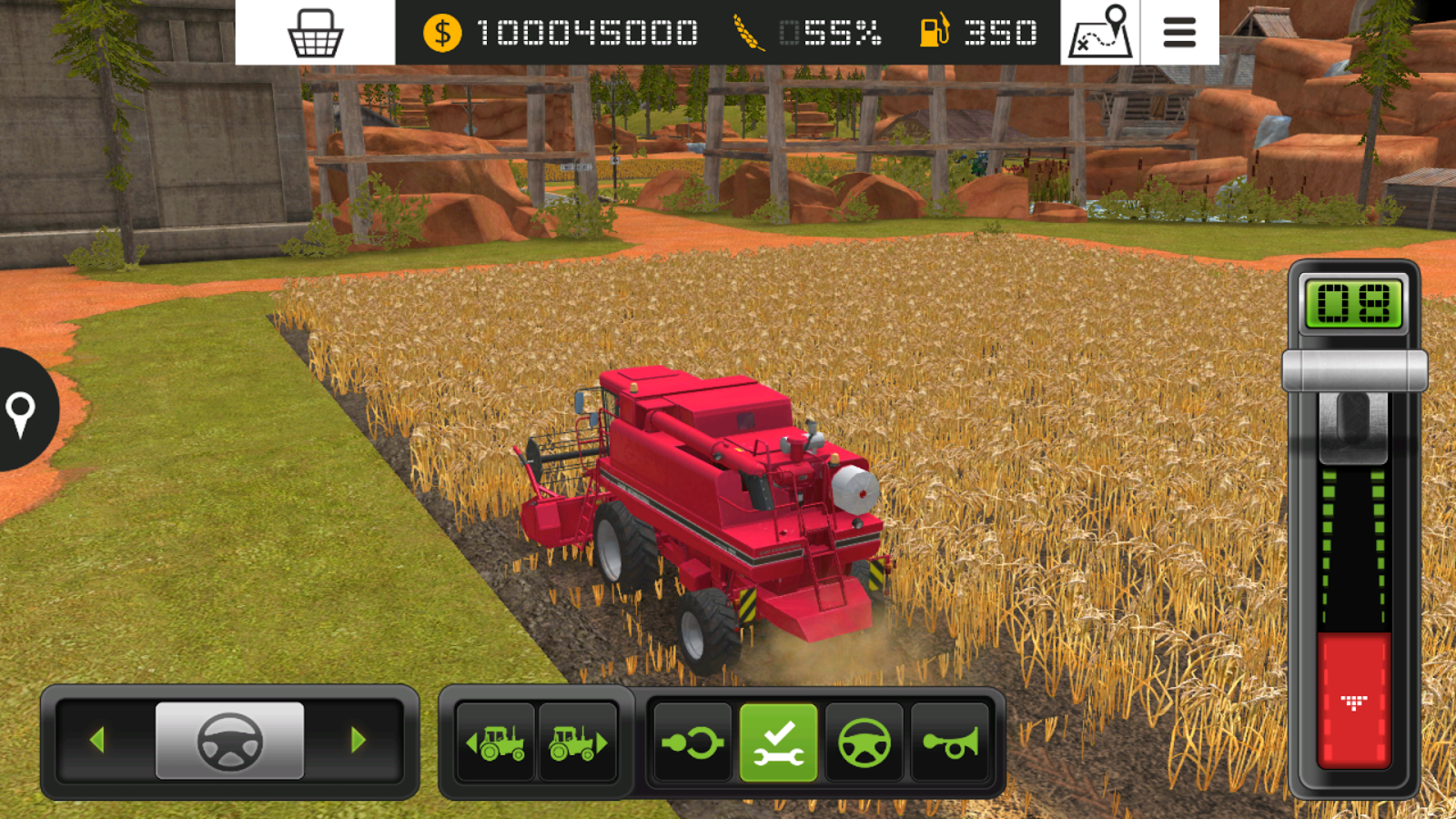The height and width of the screenshot is (819, 1456).
Task: Steer left with the green arrow
Action: point(97,740)
